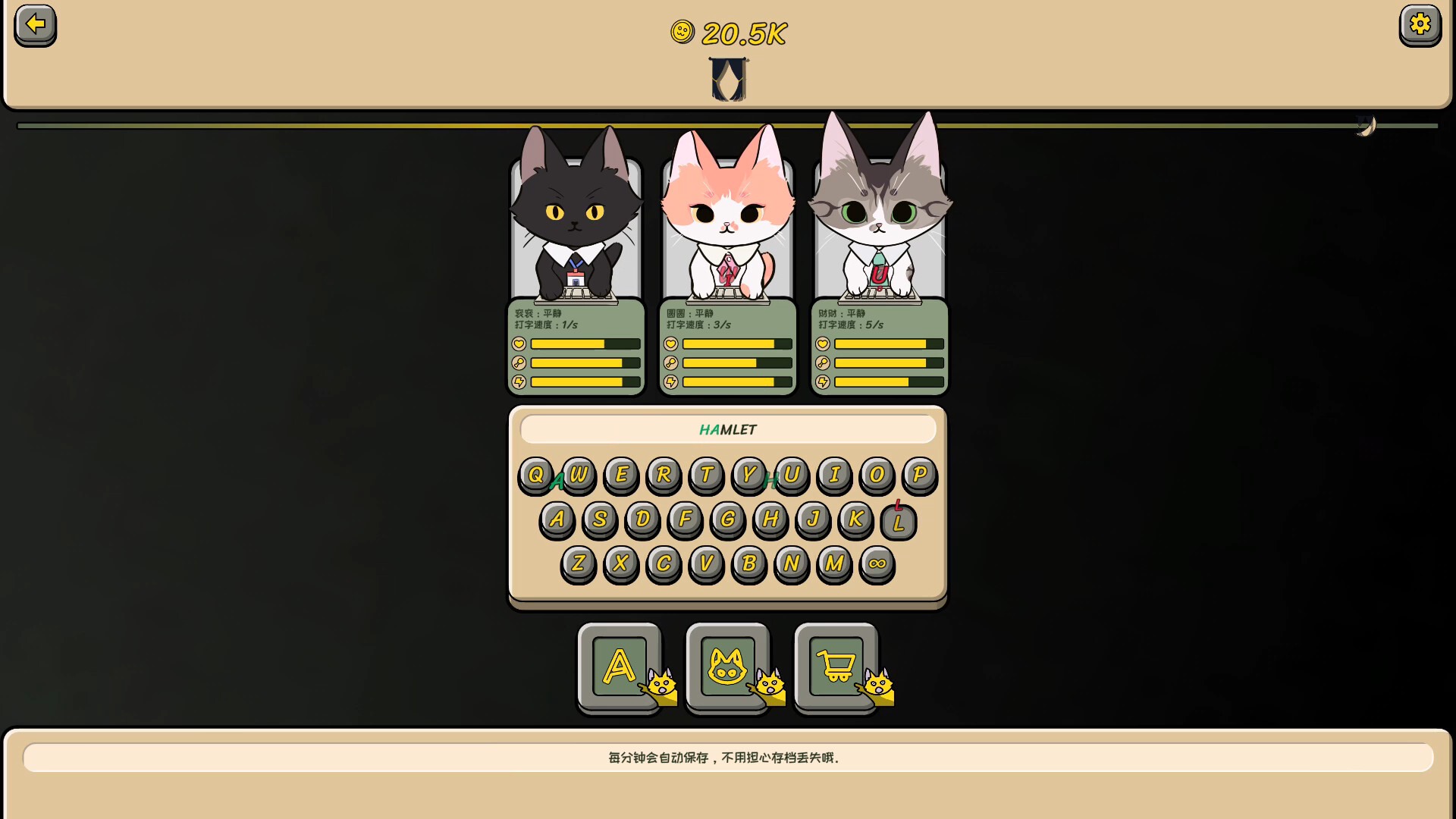
Task: Click 圆圆's heart progress bar
Action: coord(736,344)
